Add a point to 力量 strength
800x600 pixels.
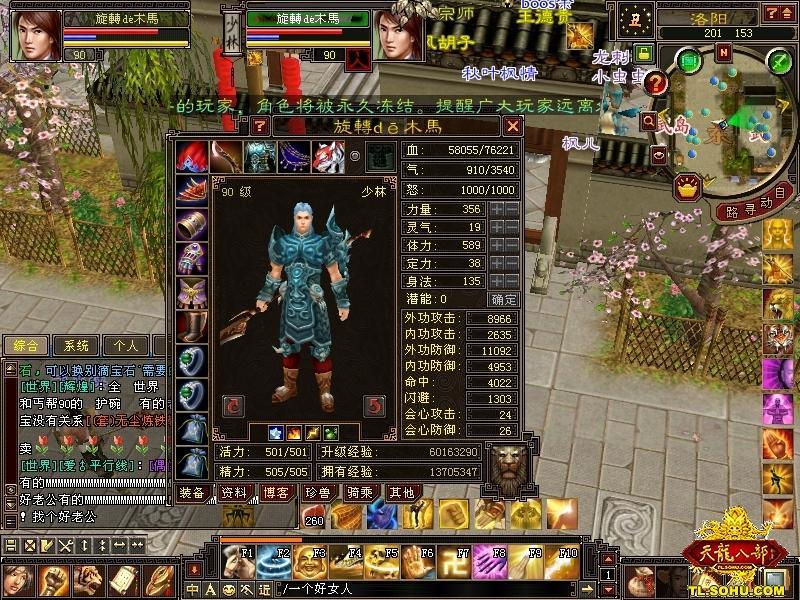coord(496,210)
